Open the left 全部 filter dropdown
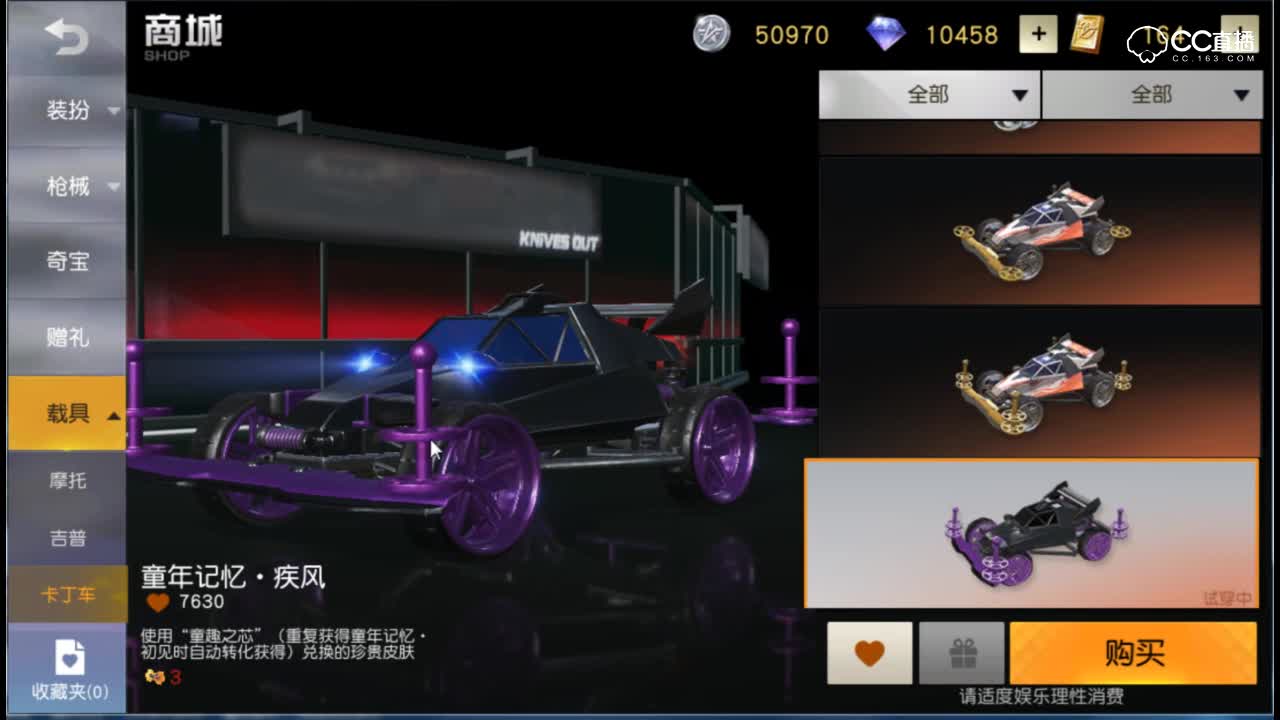This screenshot has height=720, width=1280. [930, 93]
